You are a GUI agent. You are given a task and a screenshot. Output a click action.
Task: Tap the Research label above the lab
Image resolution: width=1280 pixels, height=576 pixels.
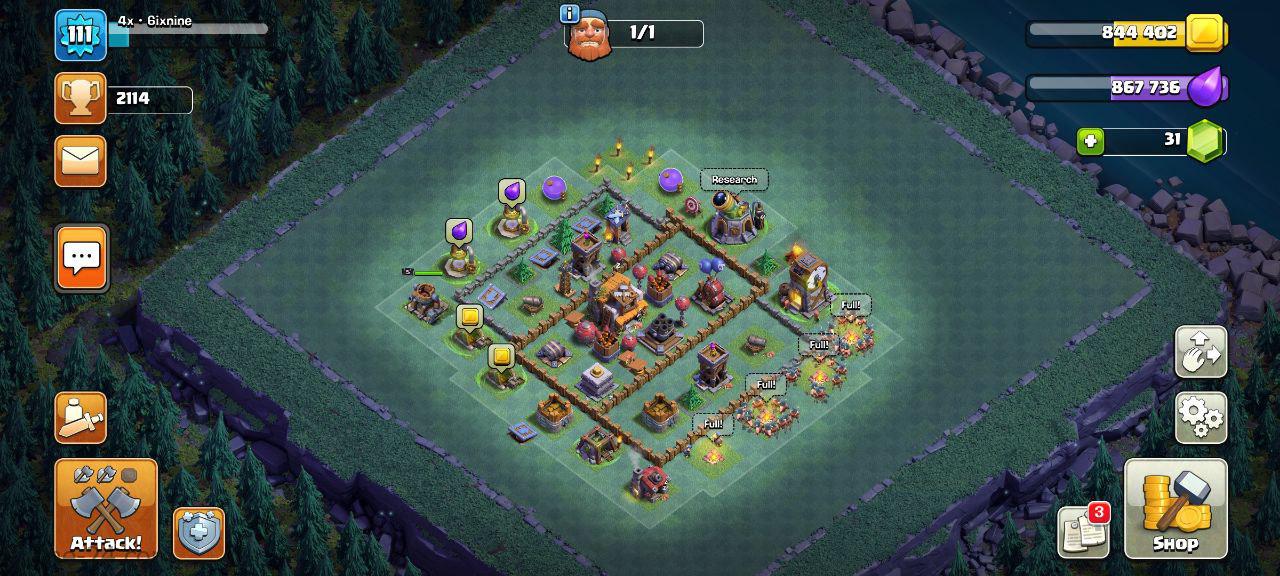(x=734, y=180)
